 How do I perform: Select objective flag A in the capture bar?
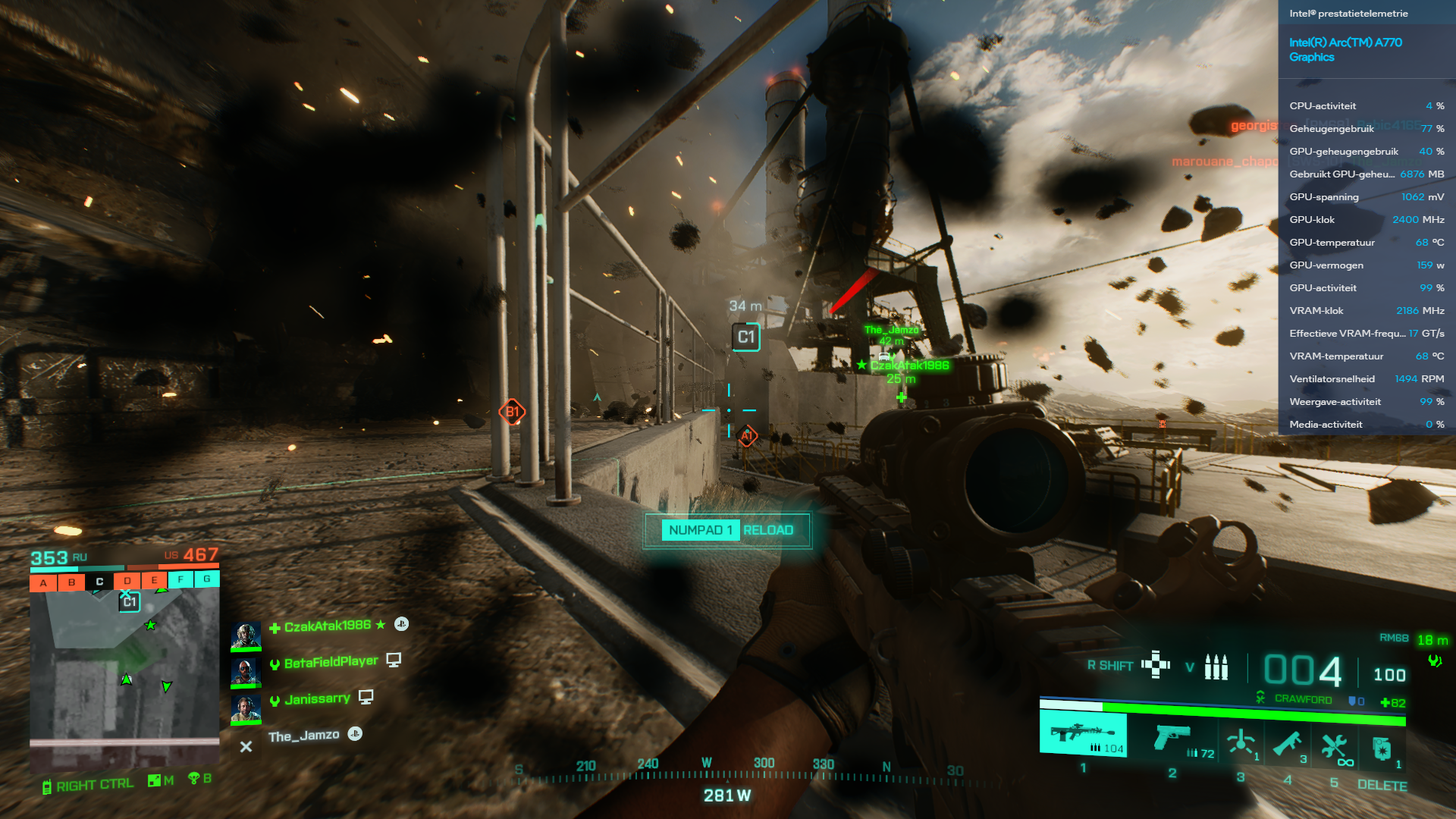tap(43, 582)
